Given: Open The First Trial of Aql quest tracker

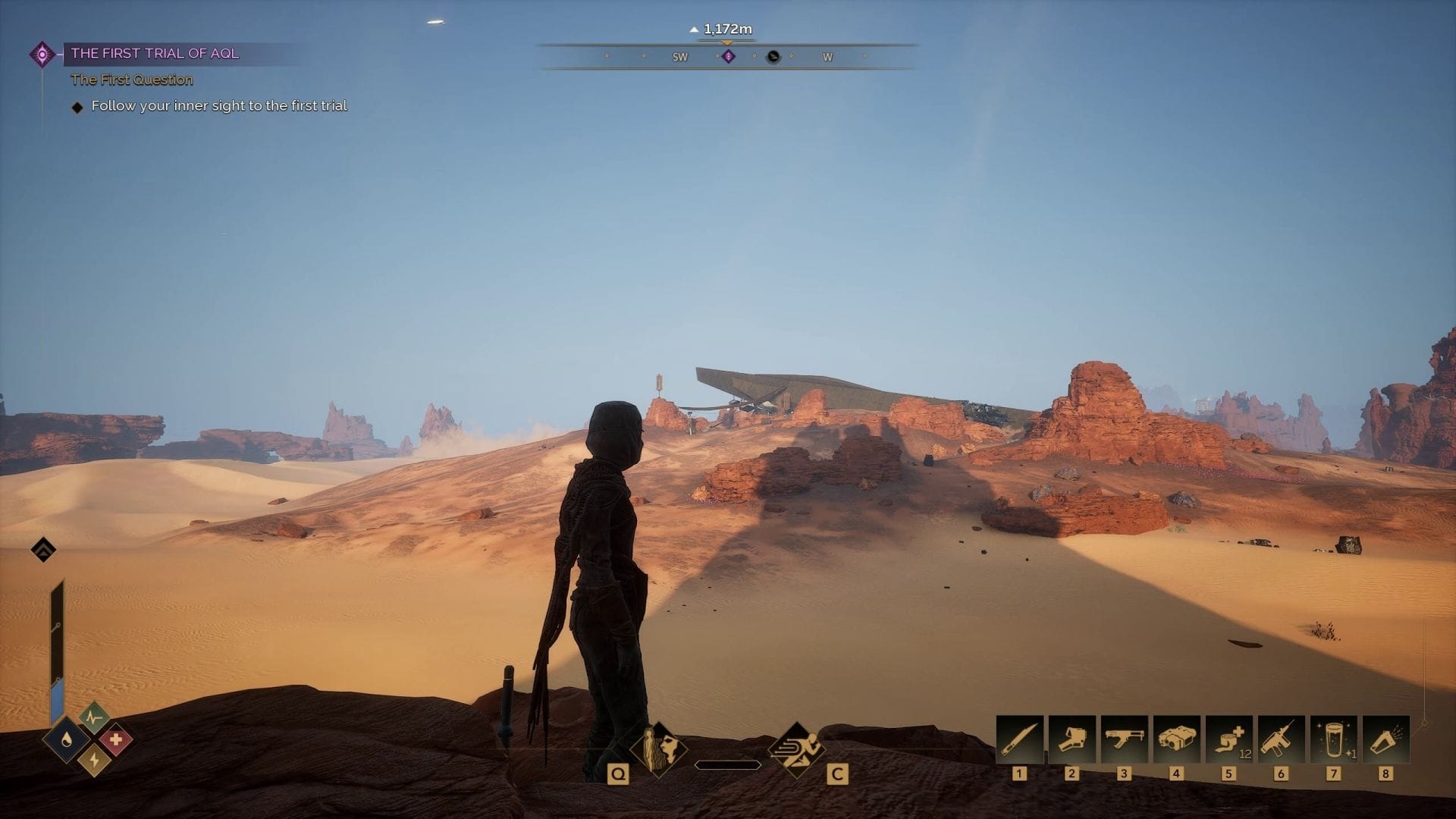Looking at the screenshot, I should (x=155, y=54).
